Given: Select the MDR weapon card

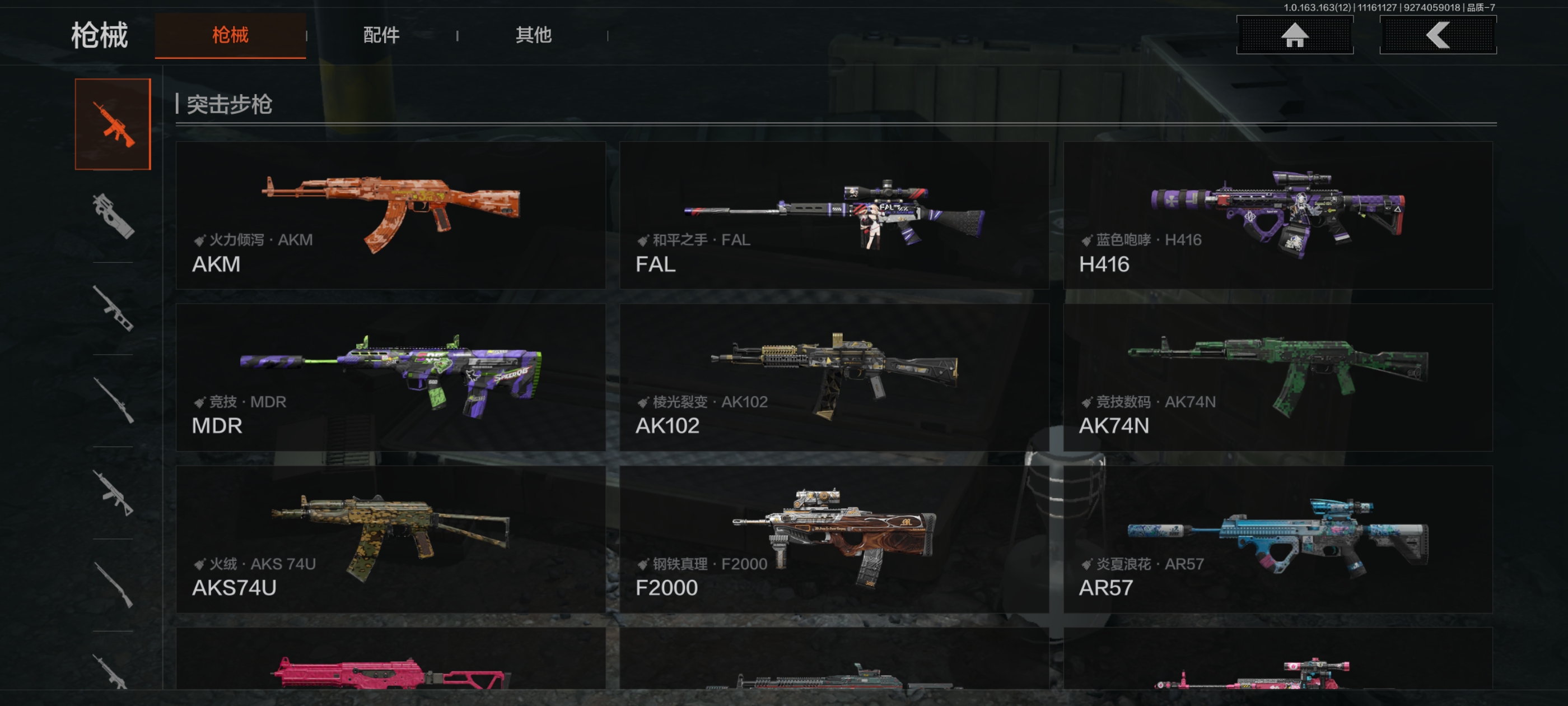Looking at the screenshot, I should [391, 377].
